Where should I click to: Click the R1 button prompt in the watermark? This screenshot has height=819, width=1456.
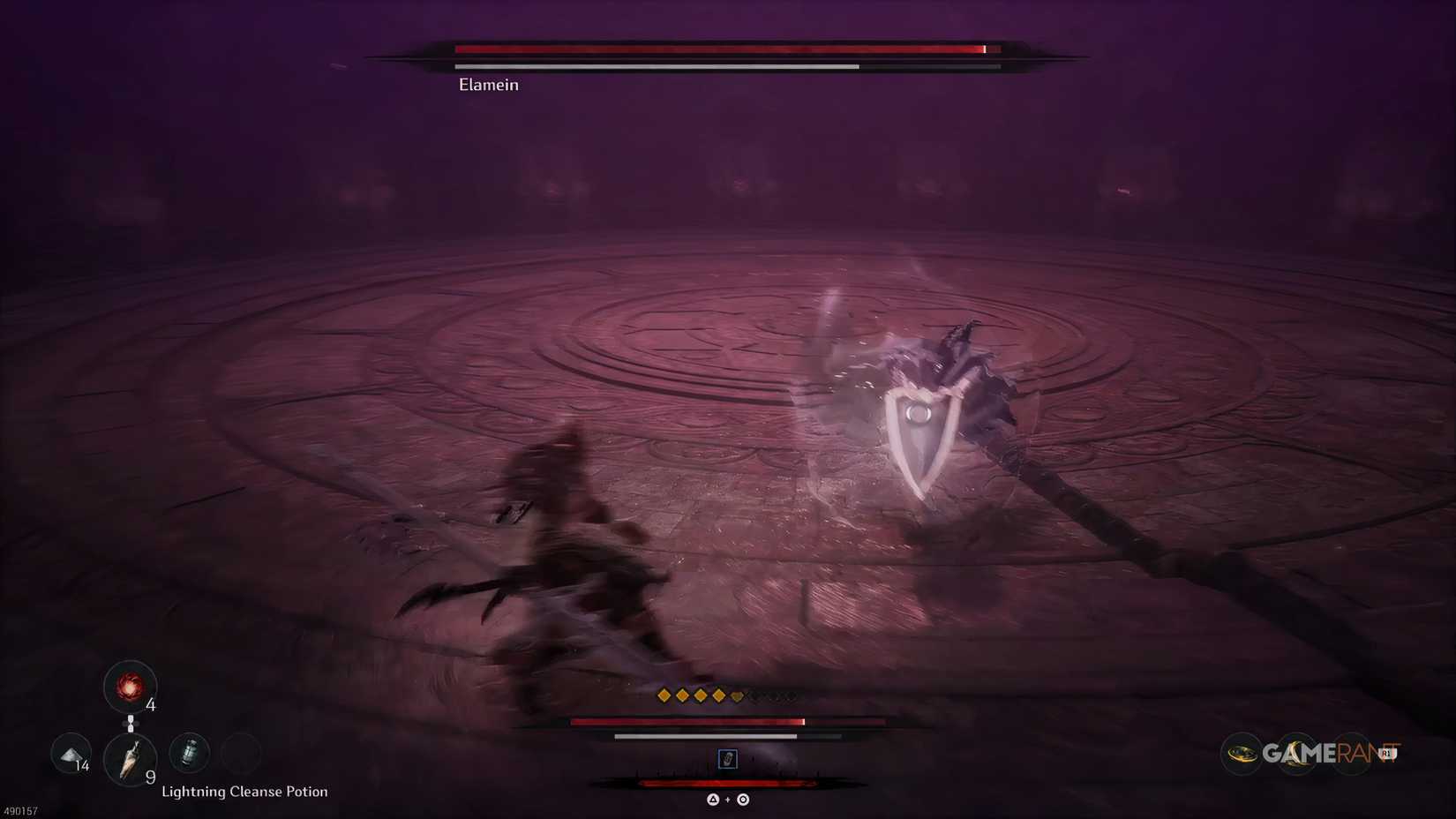click(1386, 753)
